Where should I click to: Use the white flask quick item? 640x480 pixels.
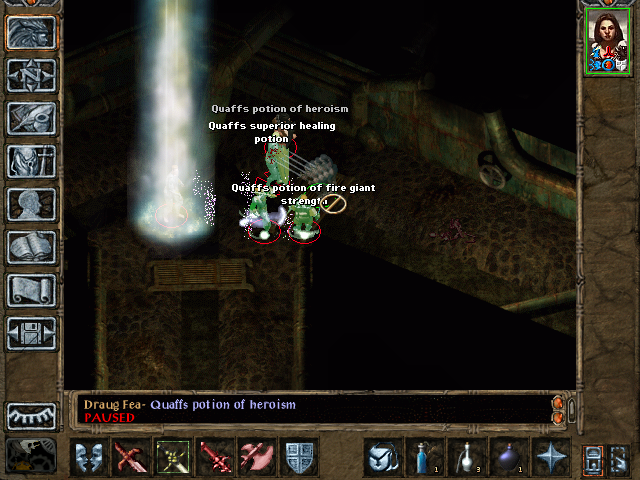[x=466, y=457]
